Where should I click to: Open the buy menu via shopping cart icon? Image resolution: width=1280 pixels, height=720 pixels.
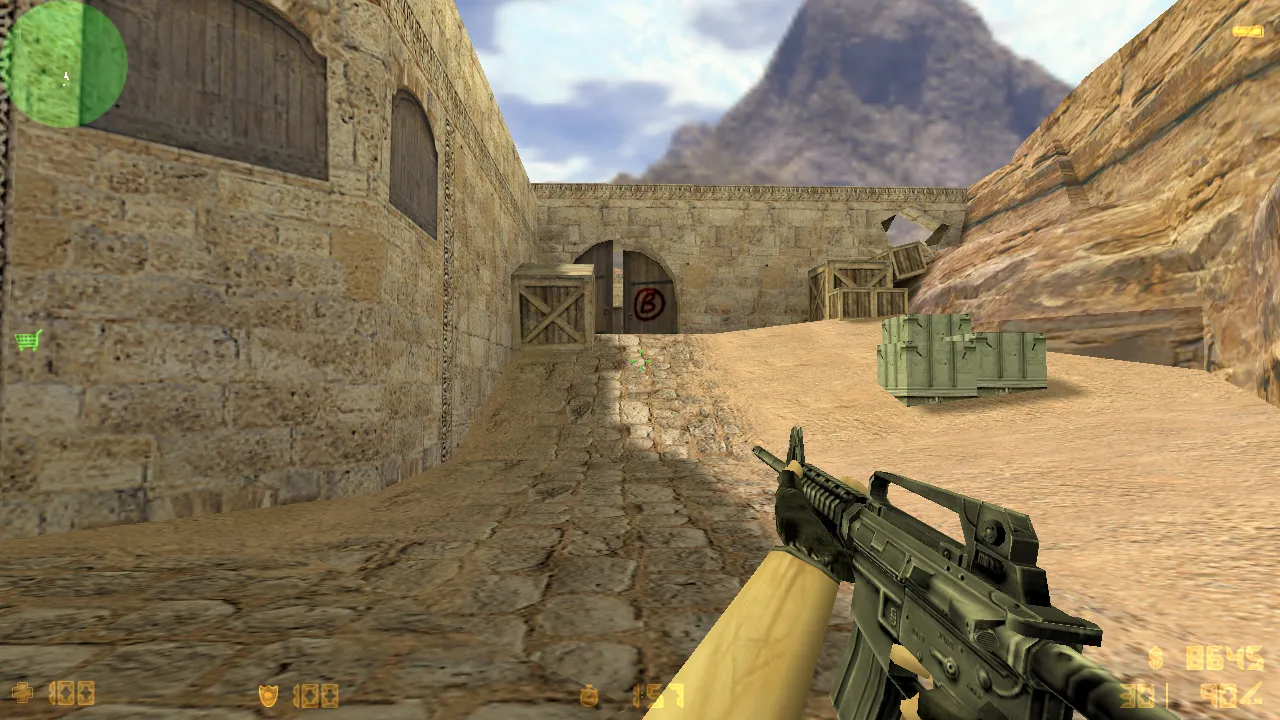[28, 341]
